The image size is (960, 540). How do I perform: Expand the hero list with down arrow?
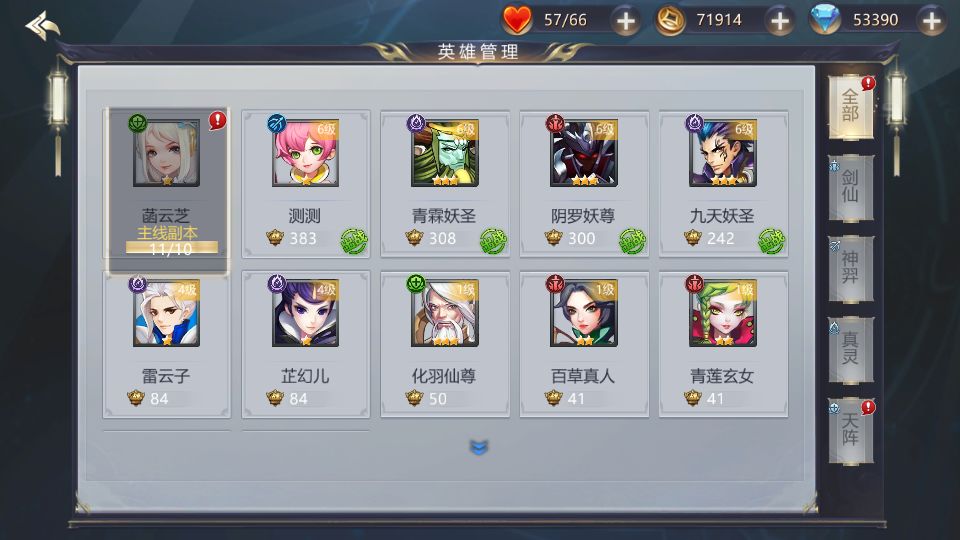(x=479, y=447)
